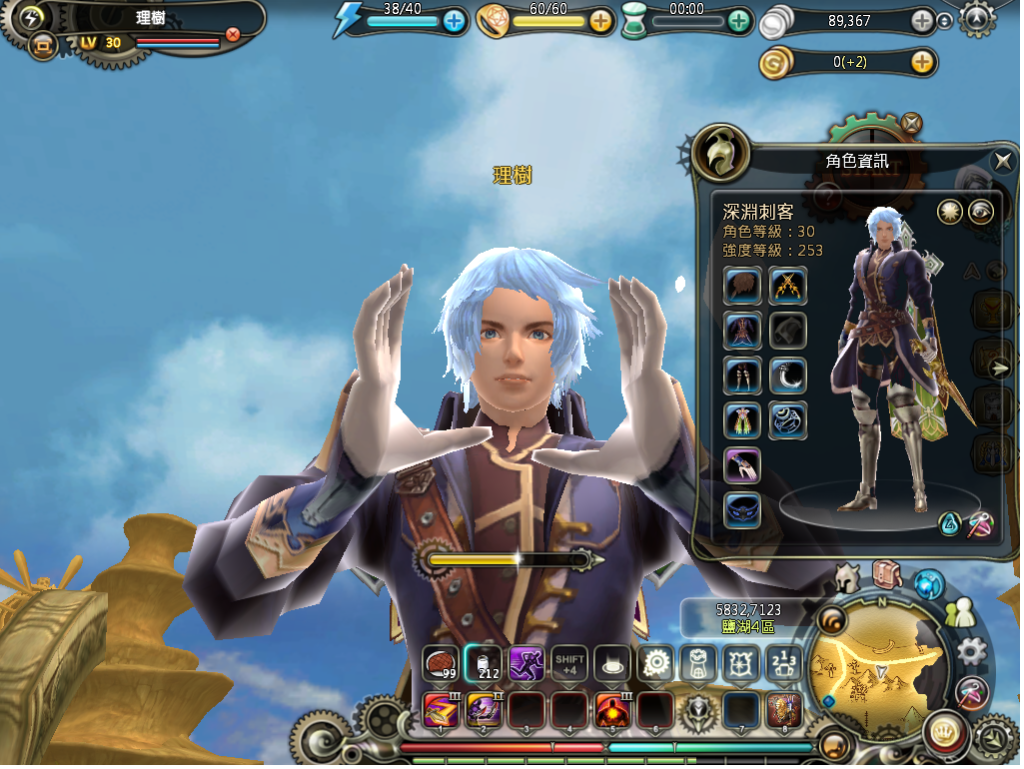This screenshot has height=769, width=1024.
Task: Select the belt equipment slot
Action: tap(742, 509)
